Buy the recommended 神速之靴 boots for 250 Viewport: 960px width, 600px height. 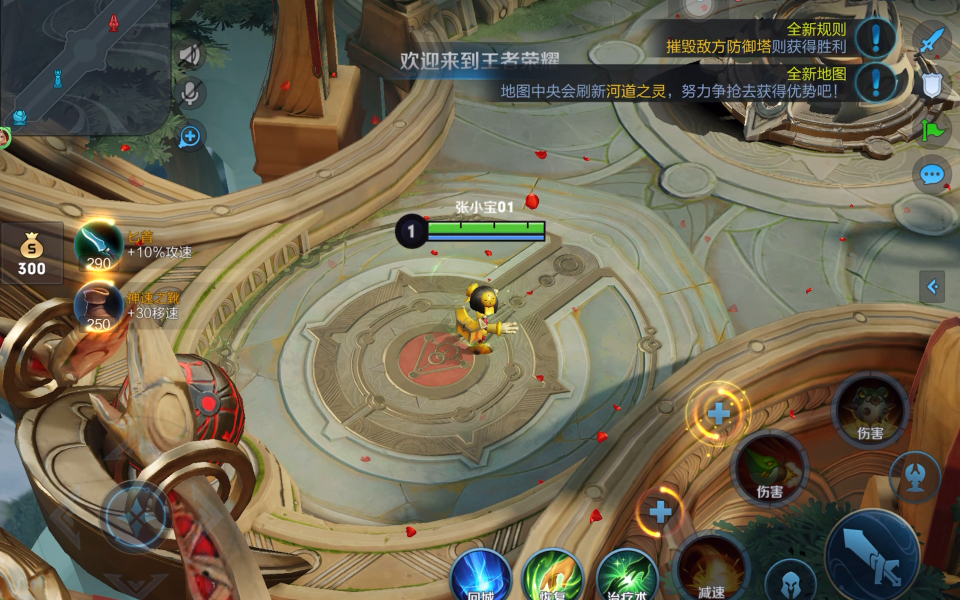point(99,305)
